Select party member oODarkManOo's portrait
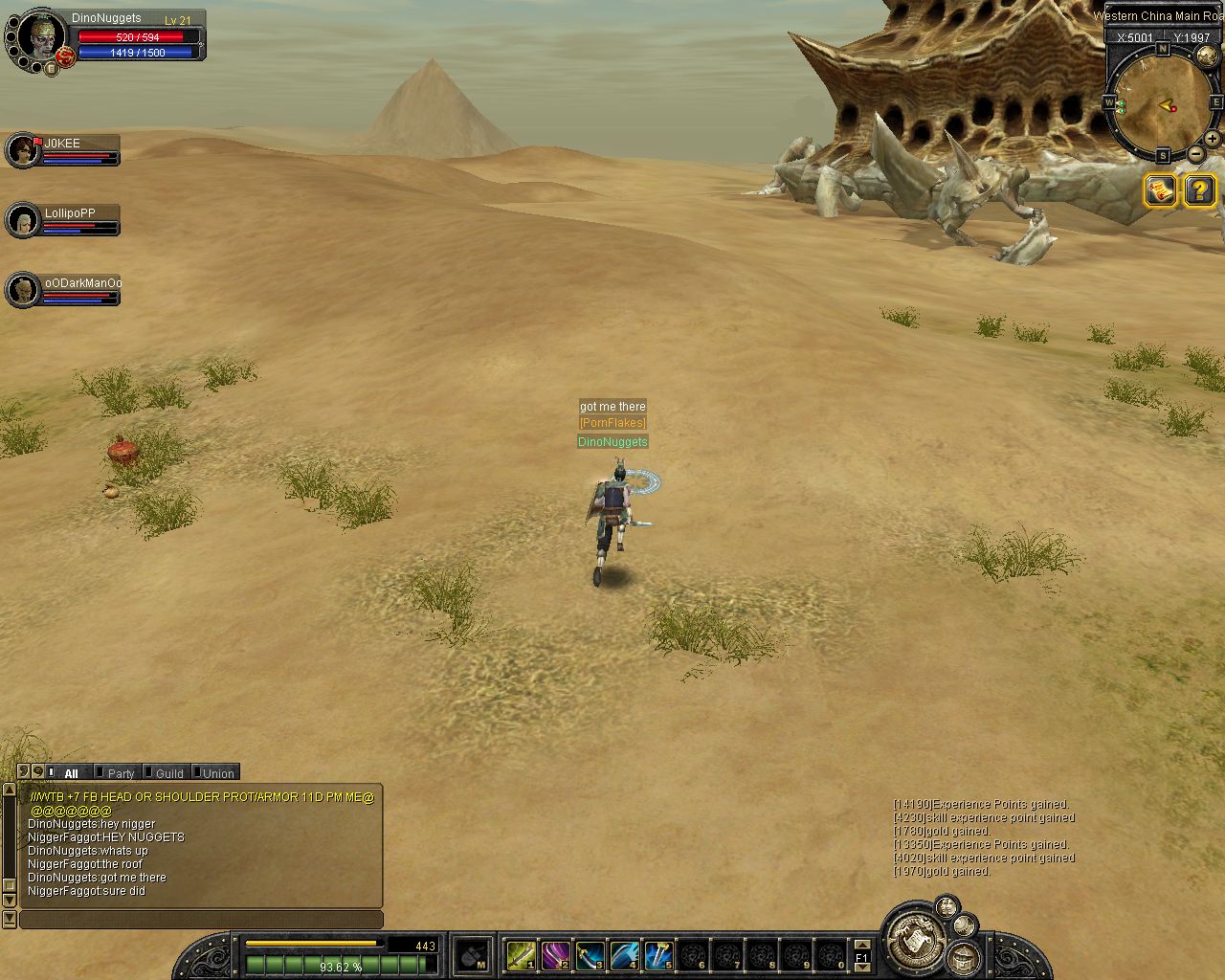The image size is (1225, 980). point(22,290)
